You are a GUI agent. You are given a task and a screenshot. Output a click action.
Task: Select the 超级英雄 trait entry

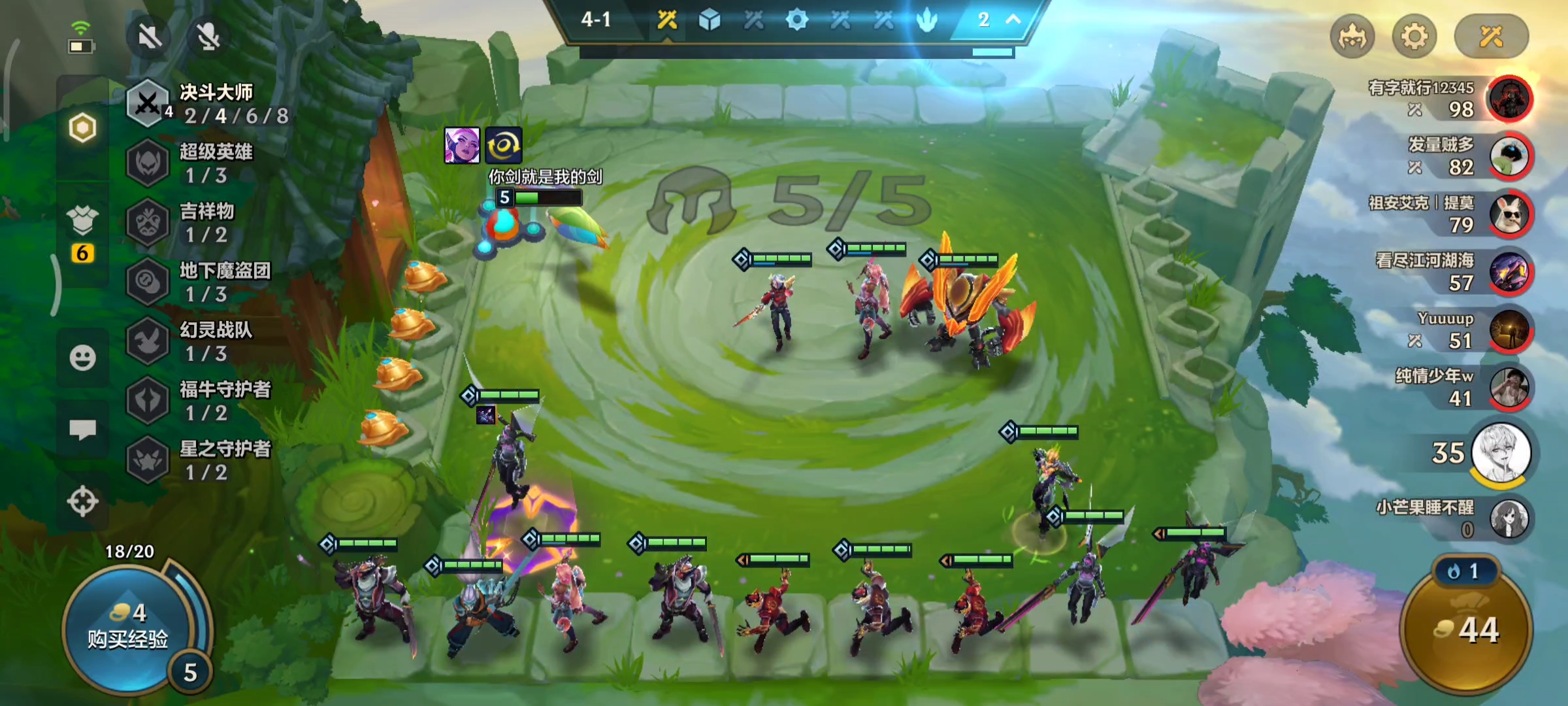coord(209,163)
